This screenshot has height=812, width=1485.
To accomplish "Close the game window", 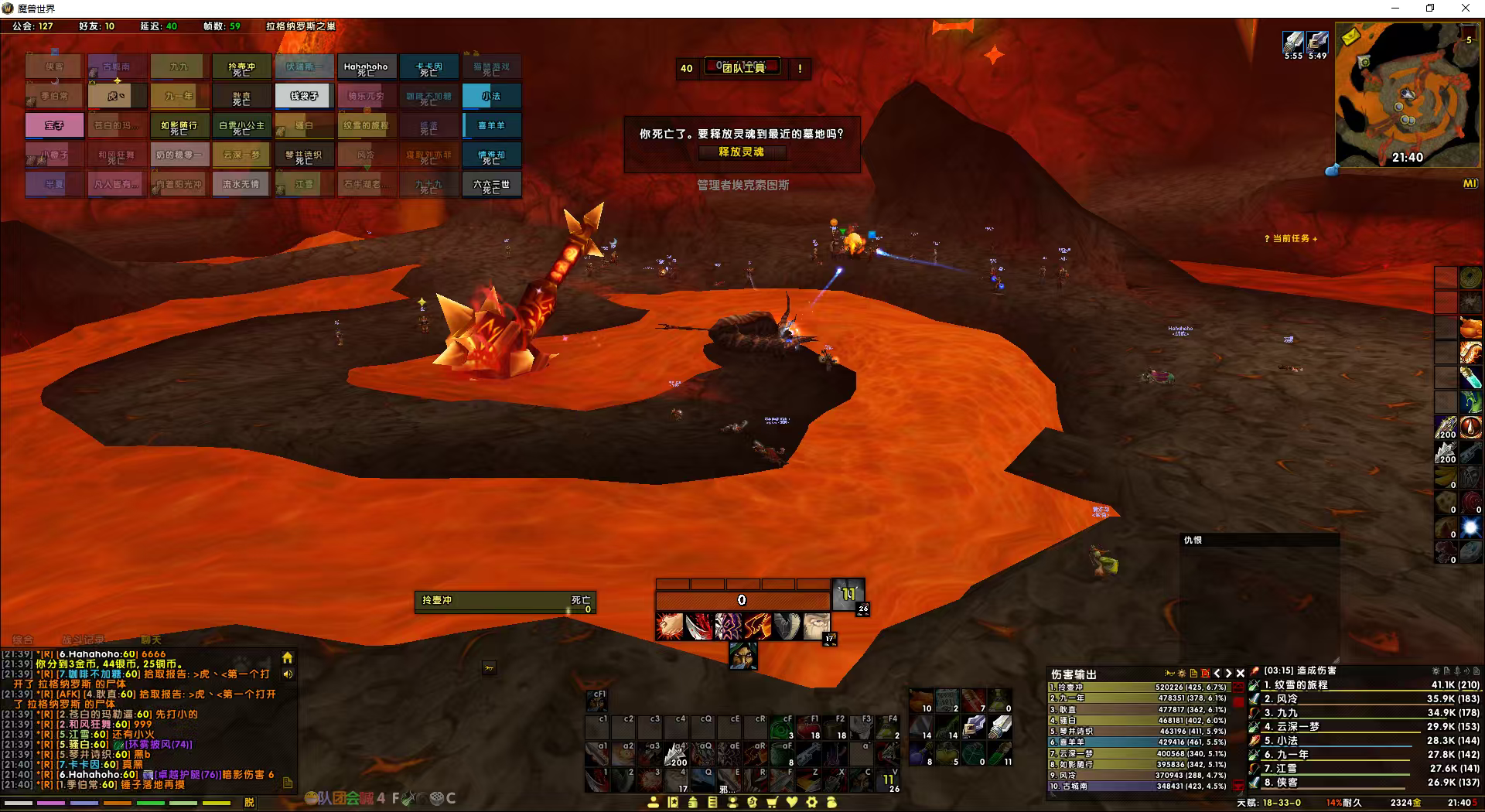I will (x=1465, y=9).
